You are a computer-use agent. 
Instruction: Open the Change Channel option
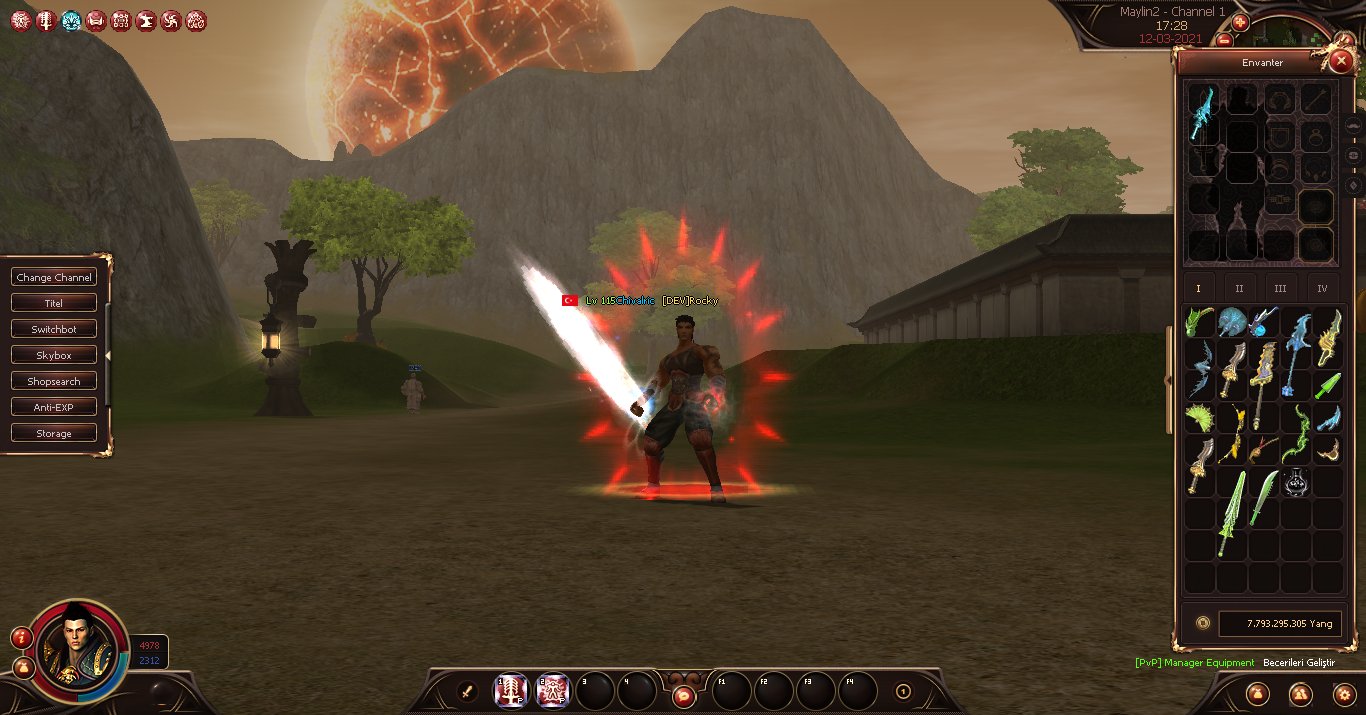(54, 277)
